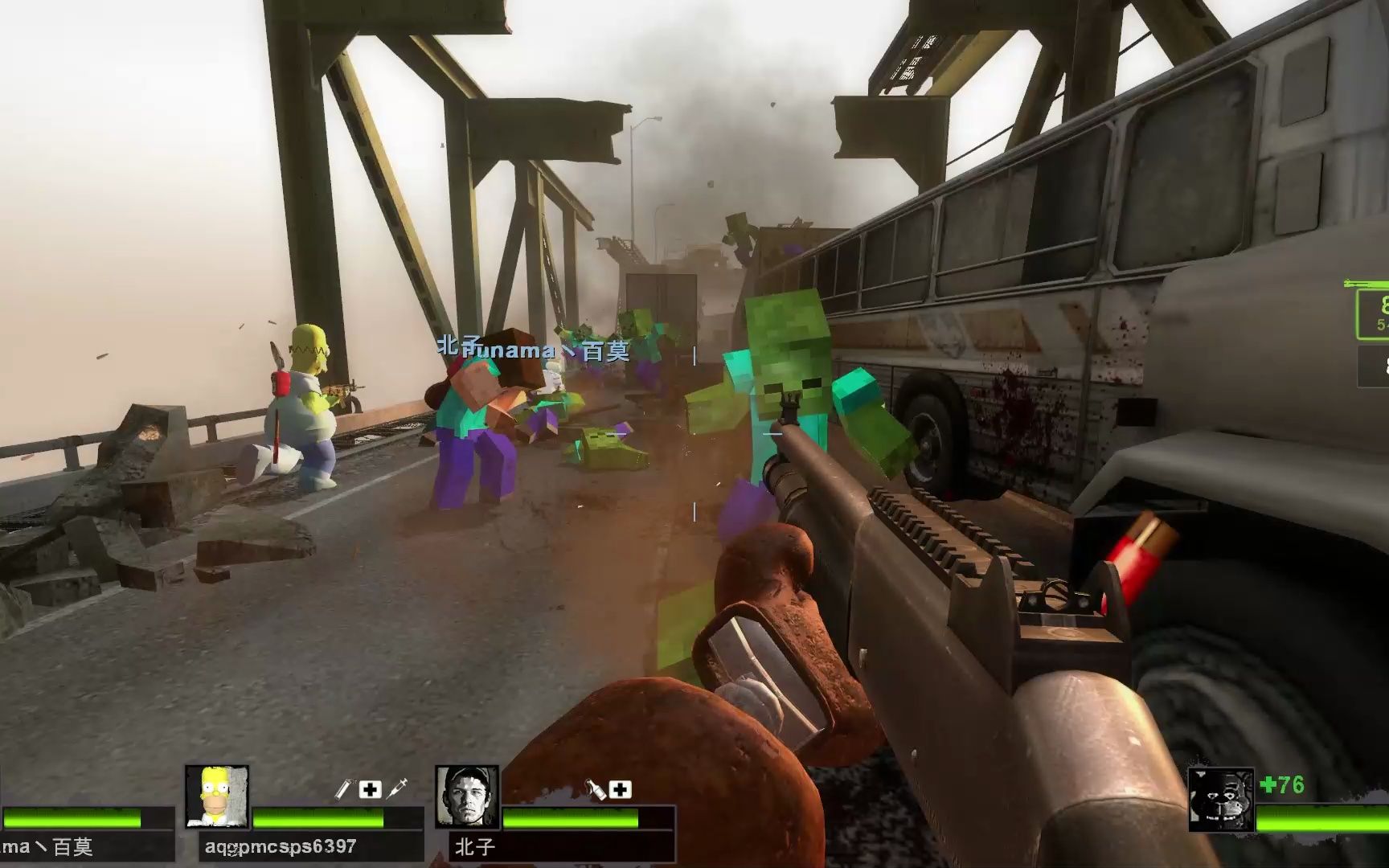Click the Homer Simpson teammate portrait

pos(217,796)
